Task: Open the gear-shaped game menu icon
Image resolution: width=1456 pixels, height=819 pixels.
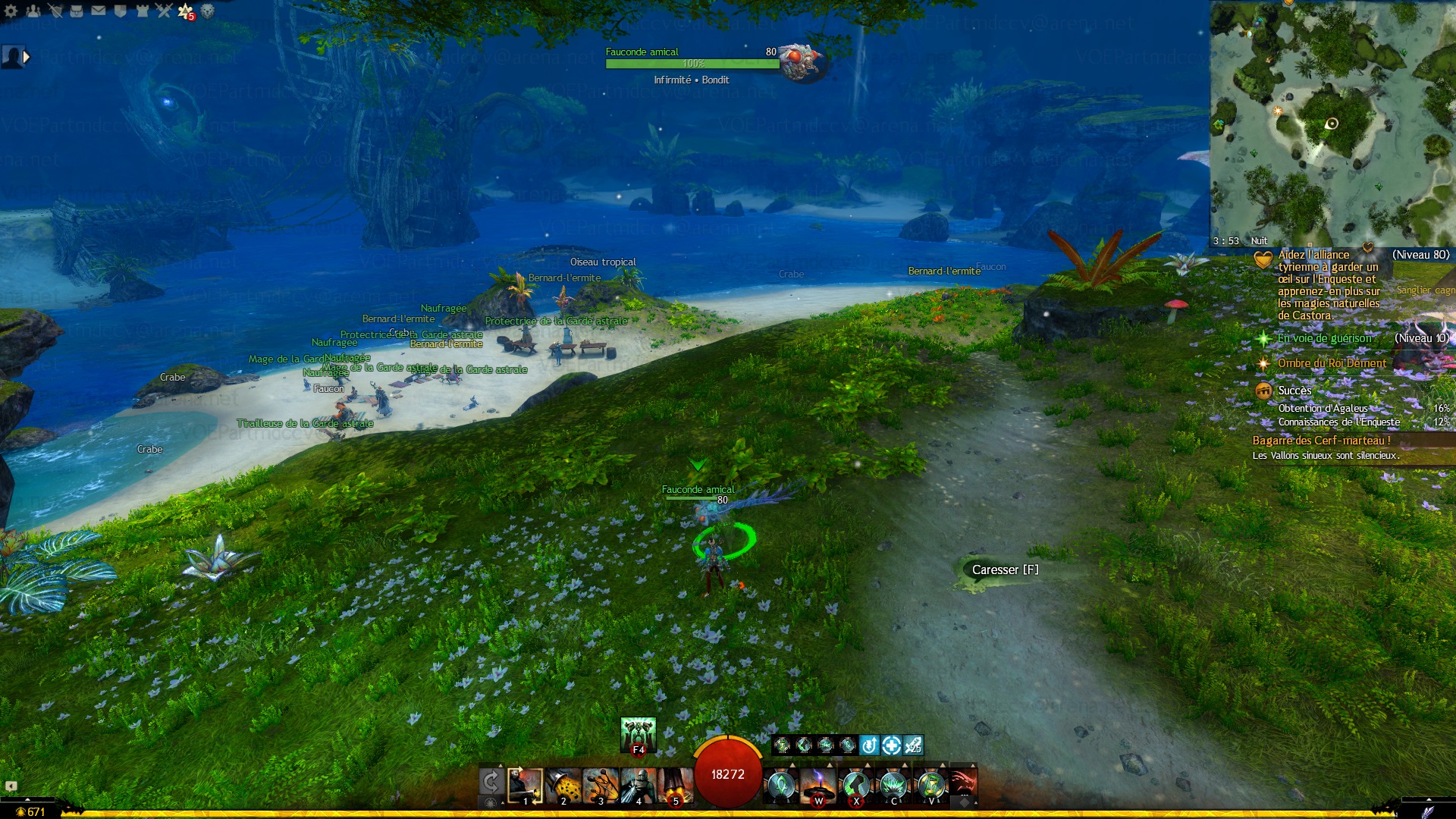Action: click(11, 11)
